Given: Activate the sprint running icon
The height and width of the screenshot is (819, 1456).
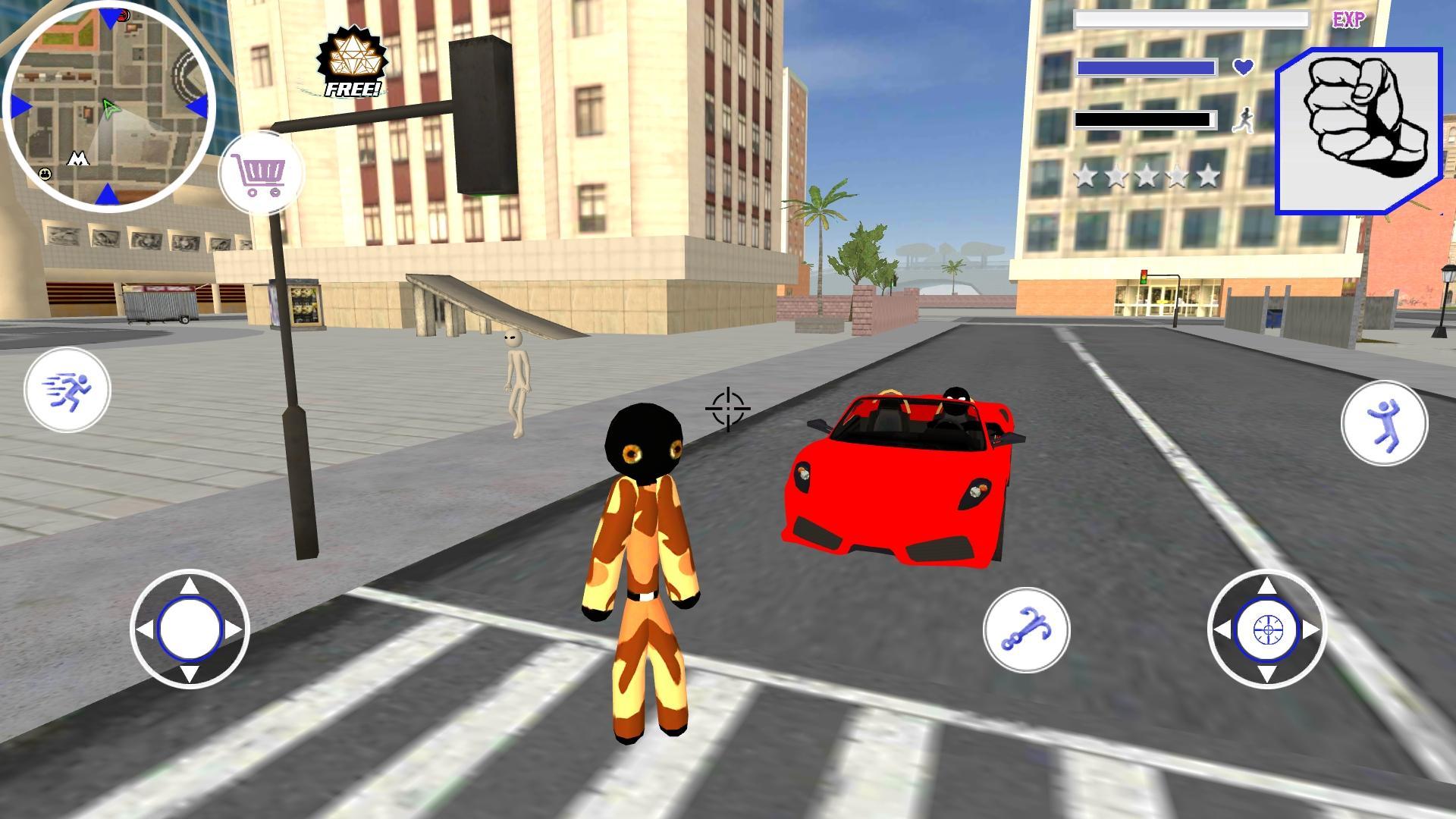Looking at the screenshot, I should 67,389.
